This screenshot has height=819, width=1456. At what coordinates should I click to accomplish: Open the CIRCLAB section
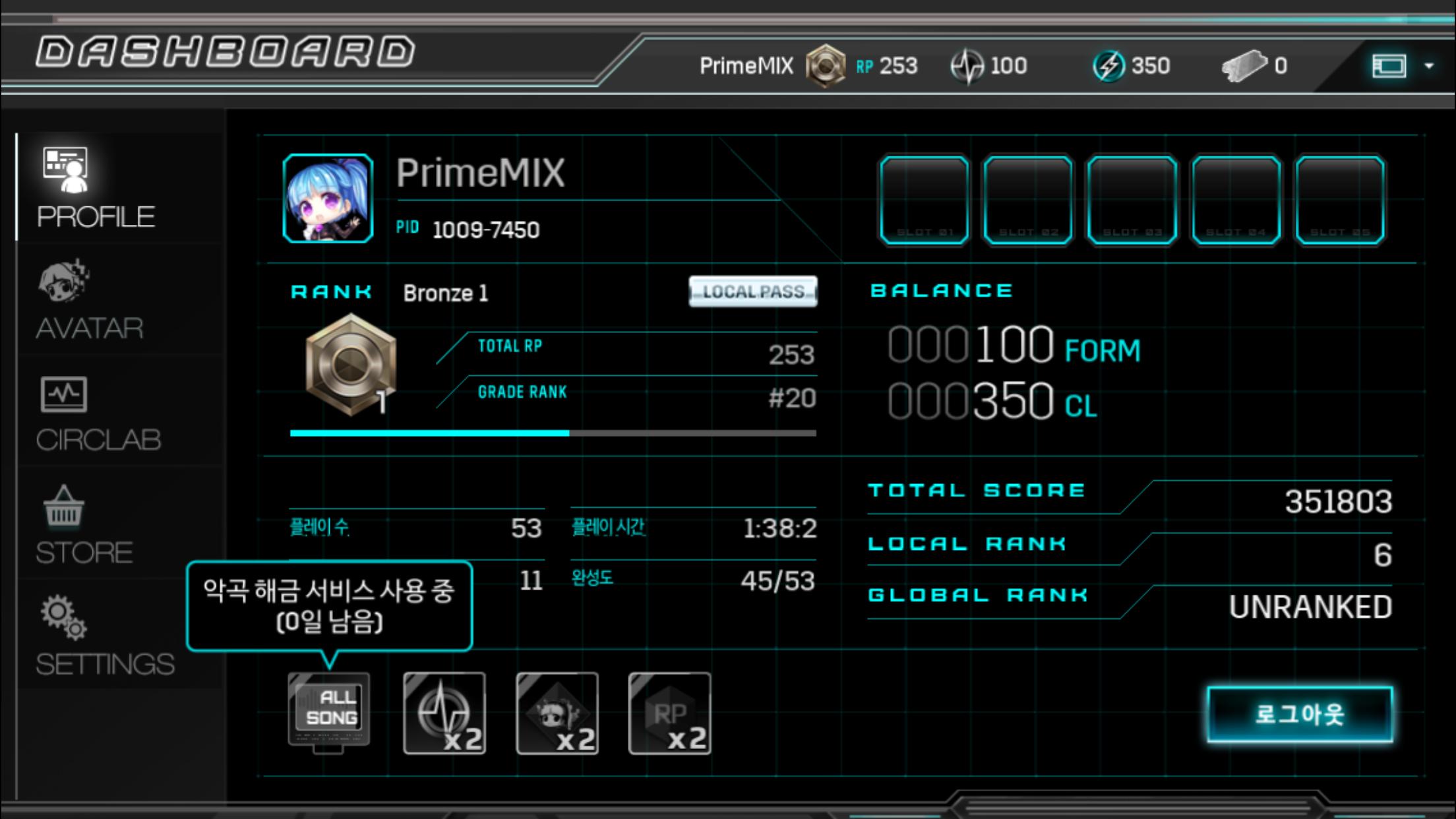98,413
